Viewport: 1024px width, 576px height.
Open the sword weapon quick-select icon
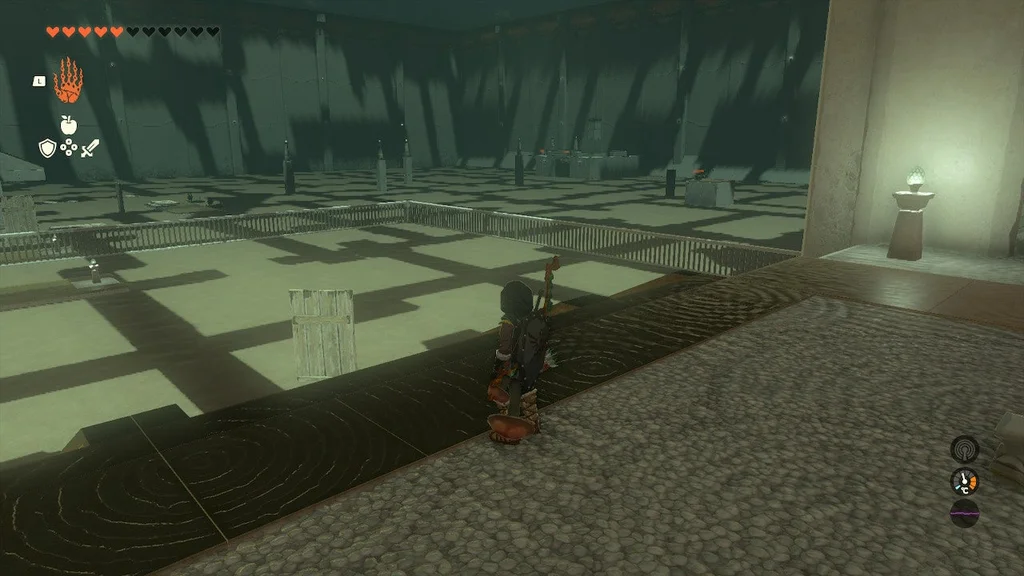[90, 148]
